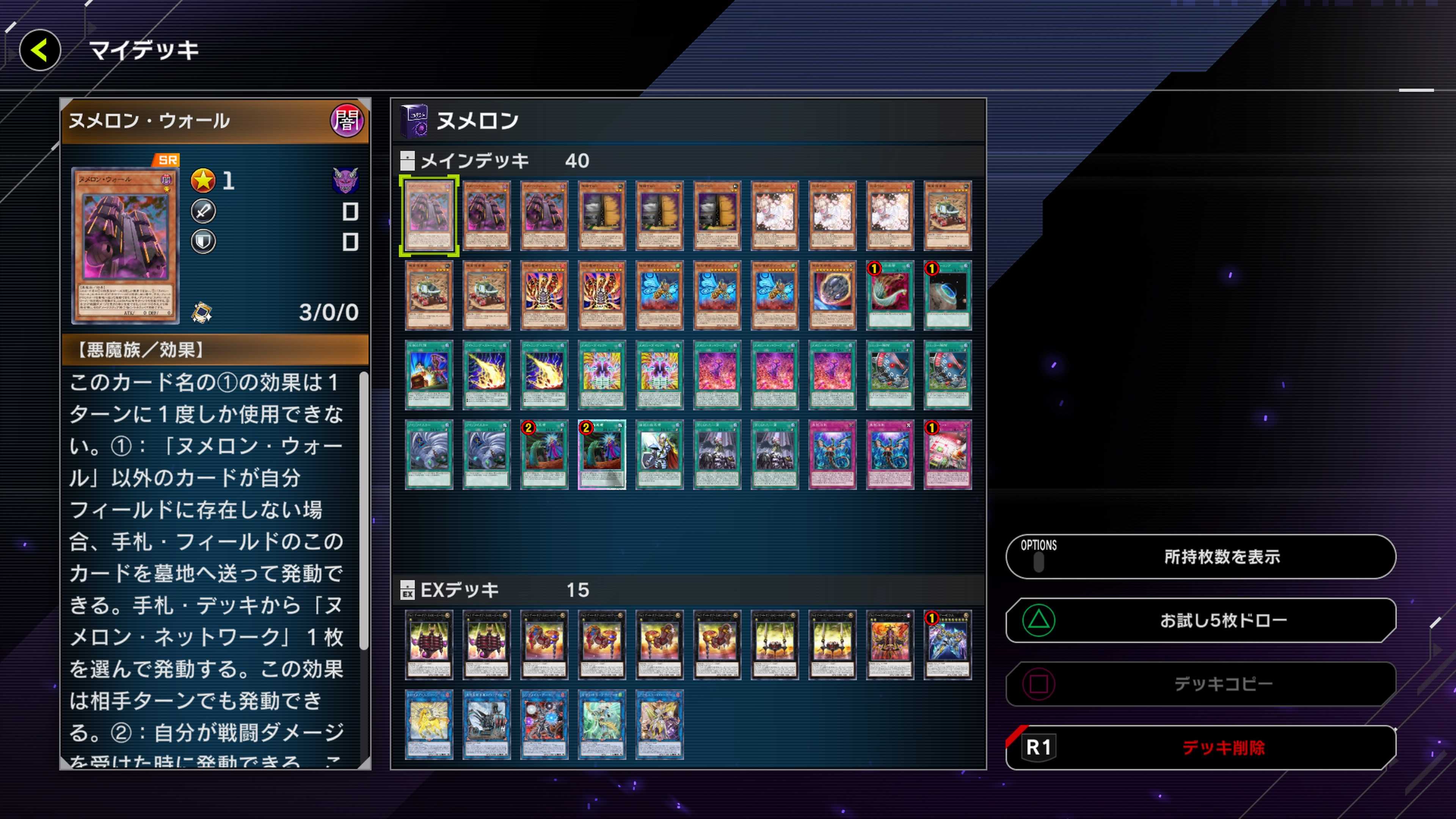Click the sword ATK icon
This screenshot has height=819, width=1456.
[x=204, y=212]
